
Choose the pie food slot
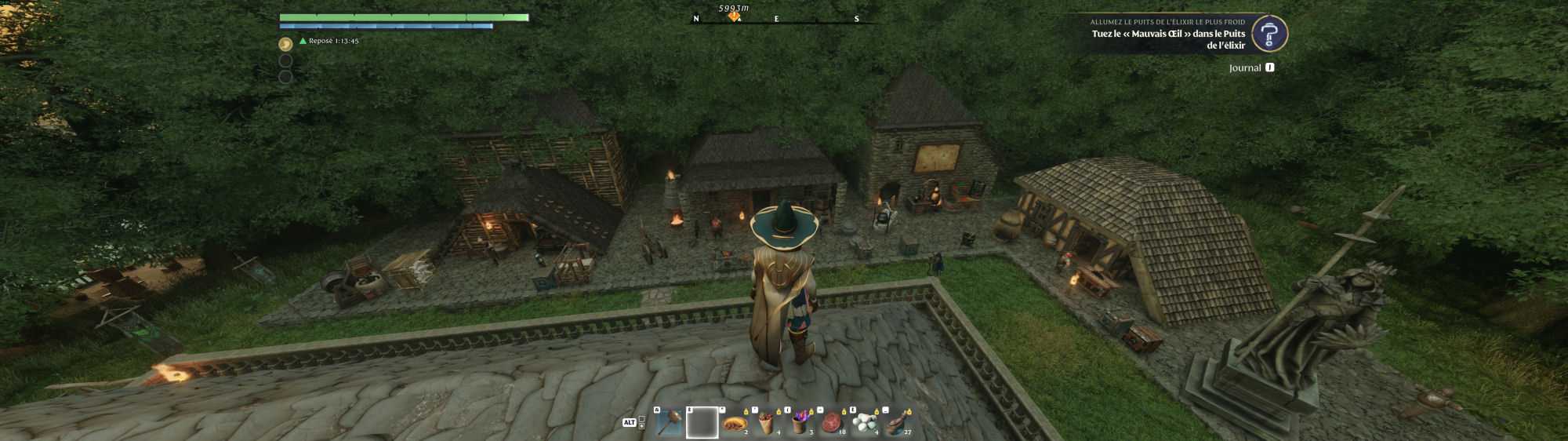[x=735, y=424]
